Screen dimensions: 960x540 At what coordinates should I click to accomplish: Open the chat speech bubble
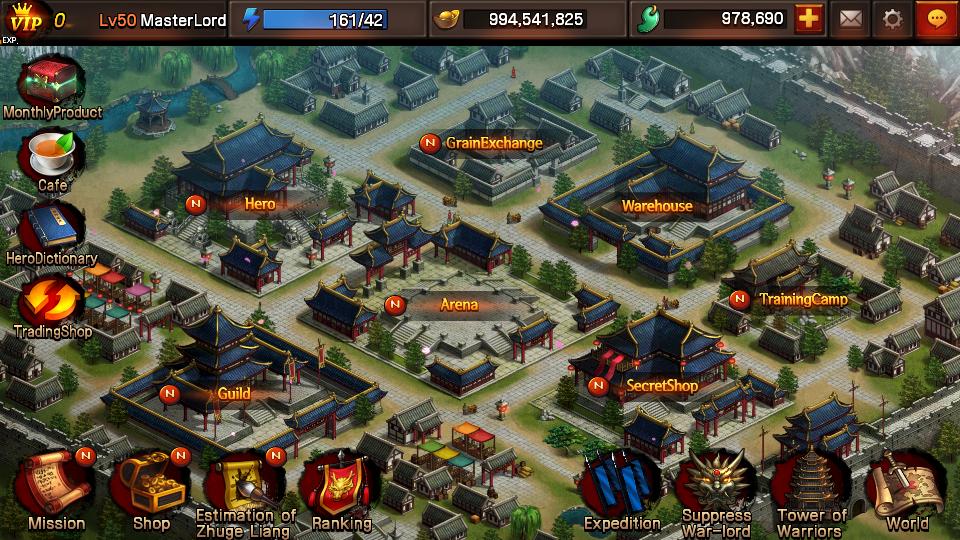tap(937, 19)
